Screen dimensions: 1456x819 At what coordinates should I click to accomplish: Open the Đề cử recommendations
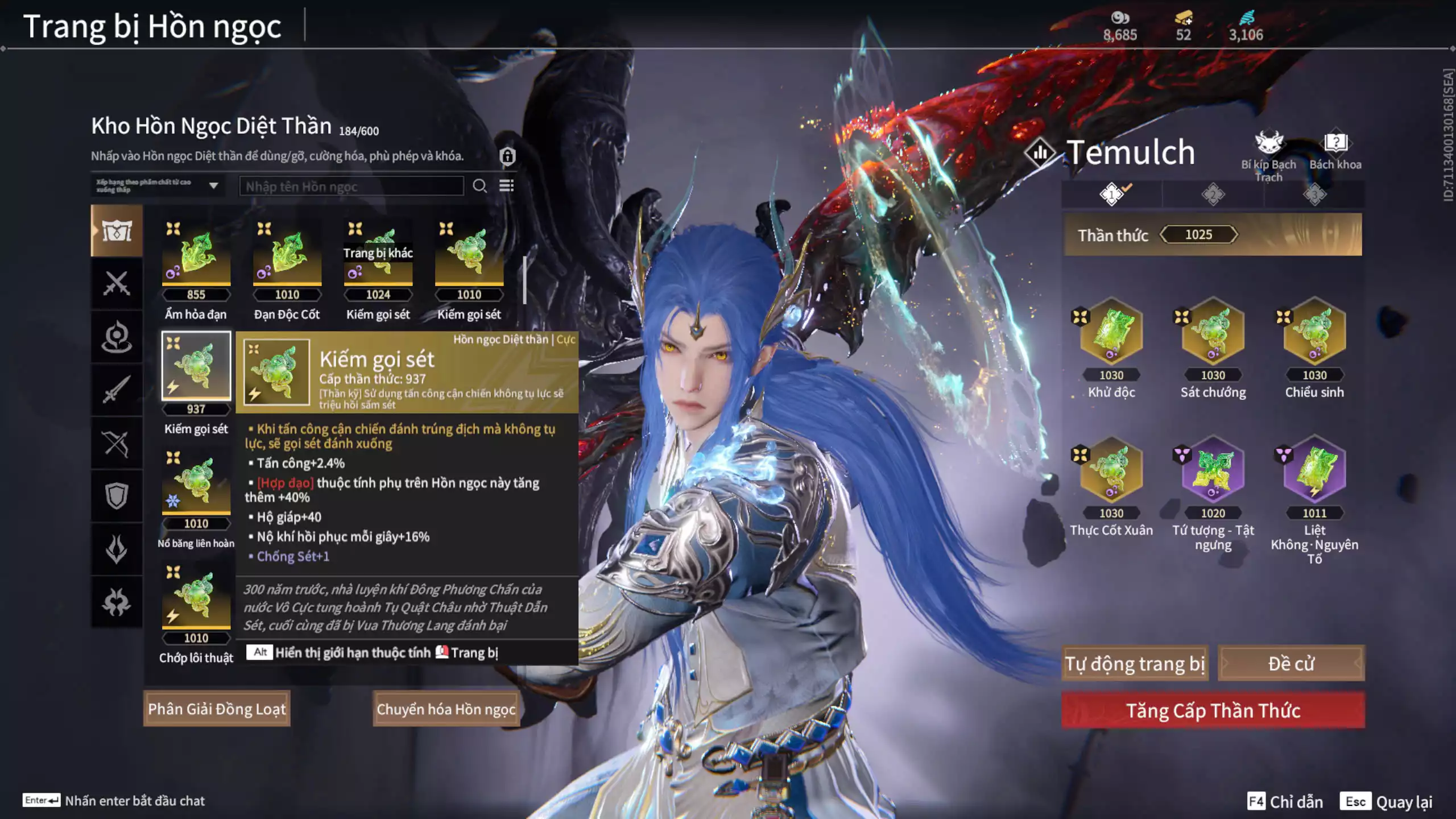tap(1290, 663)
